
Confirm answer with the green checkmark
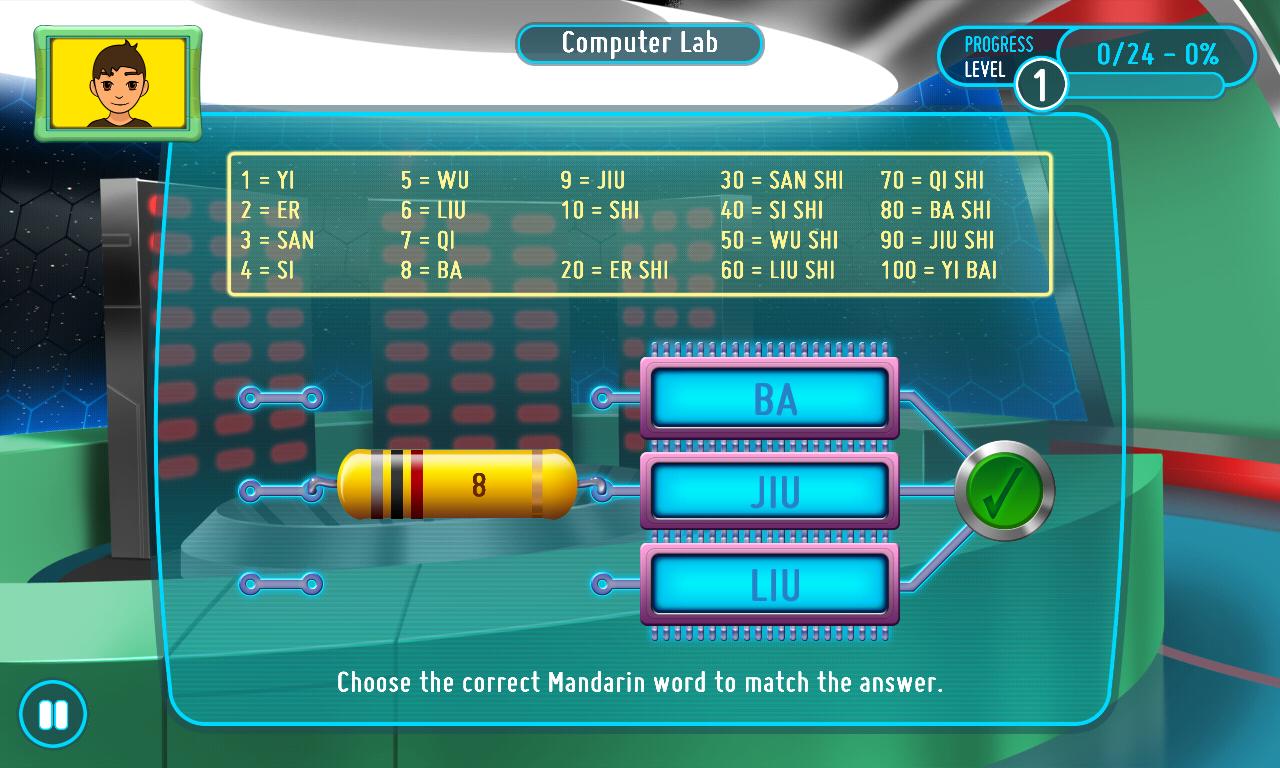click(1003, 491)
